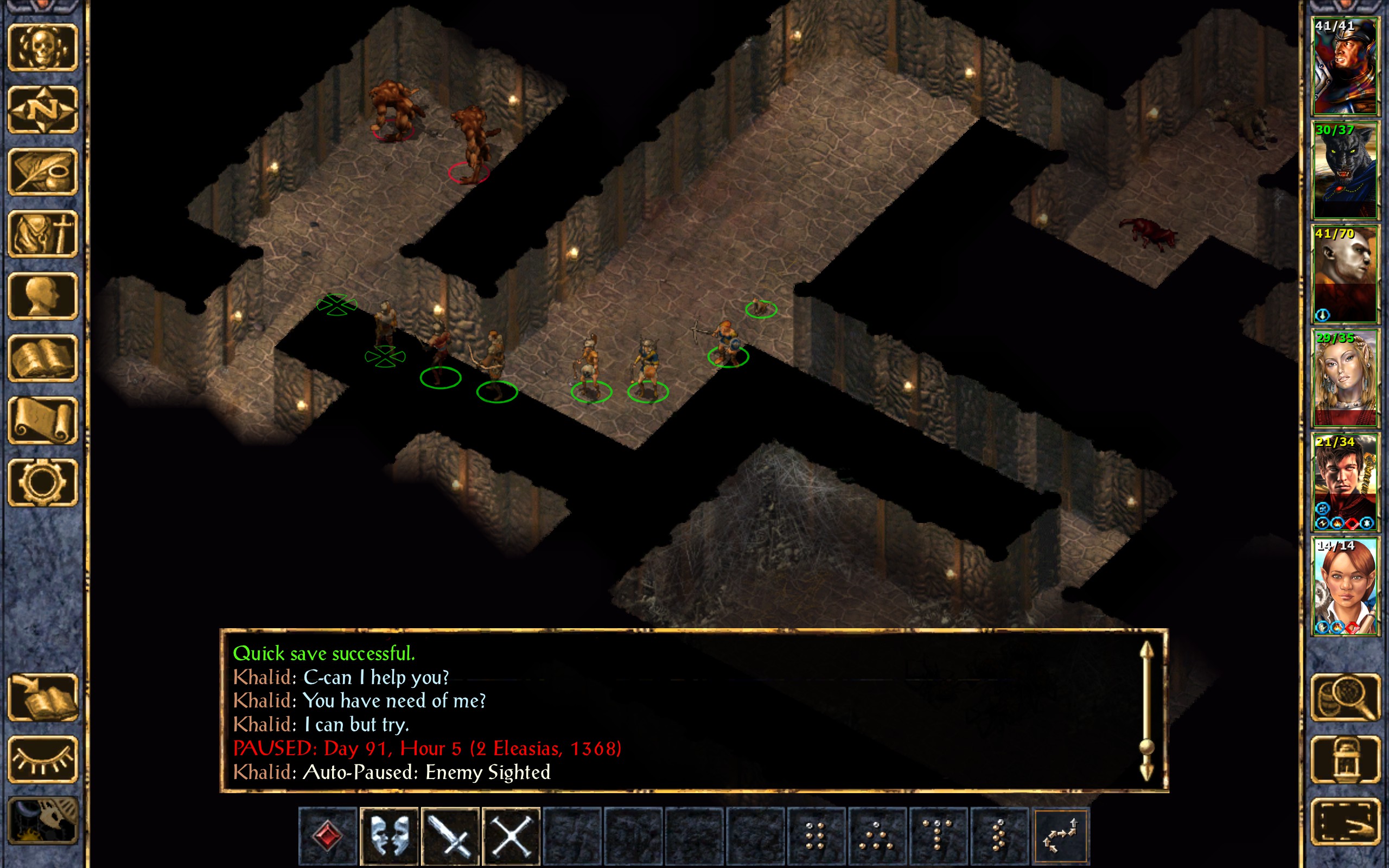Open the priest scroll icon
1389x868 pixels.
(42, 420)
